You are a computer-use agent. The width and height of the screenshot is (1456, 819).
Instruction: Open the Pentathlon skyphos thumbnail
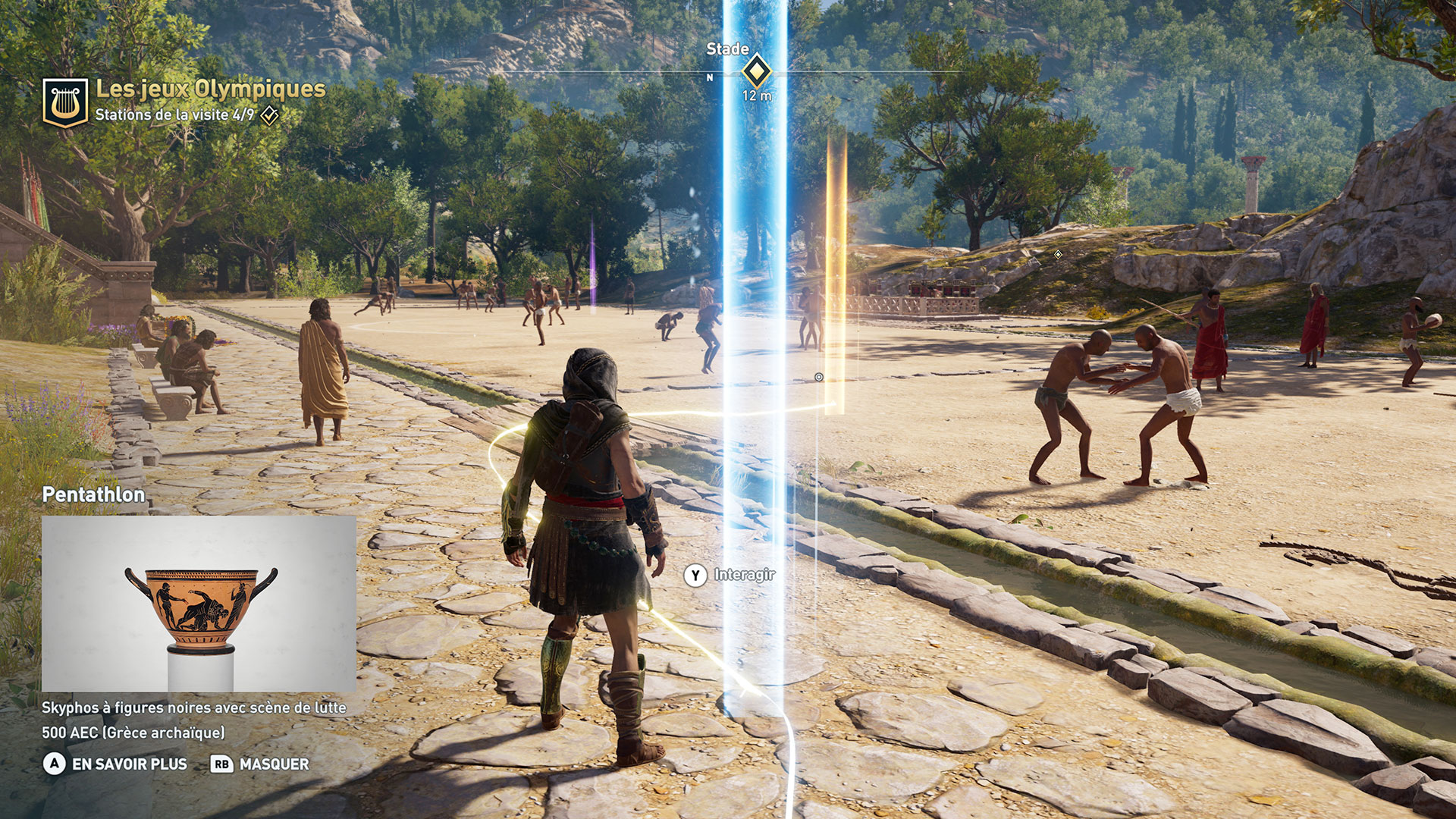(199, 604)
